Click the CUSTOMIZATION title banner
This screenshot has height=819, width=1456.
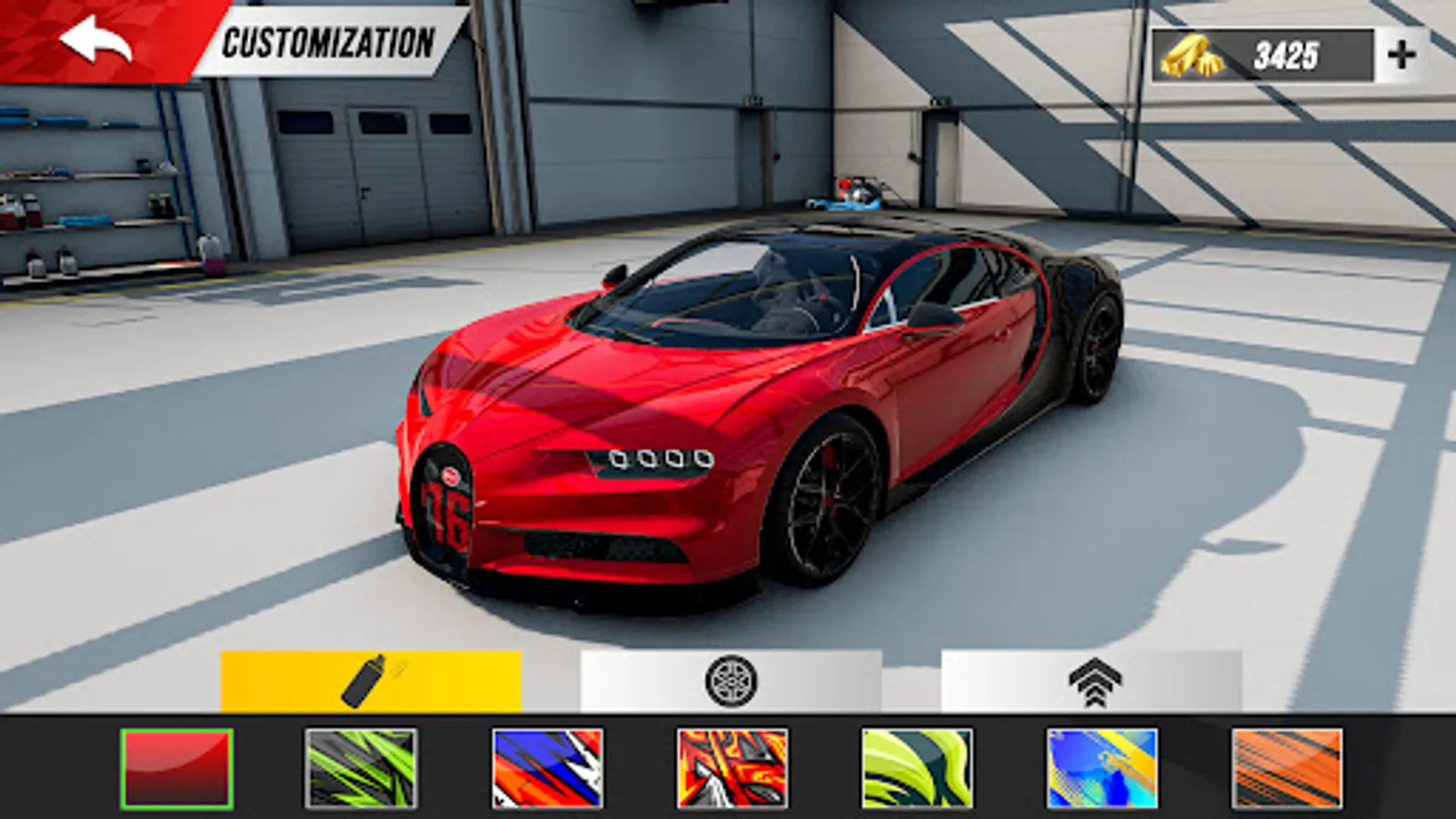328,40
